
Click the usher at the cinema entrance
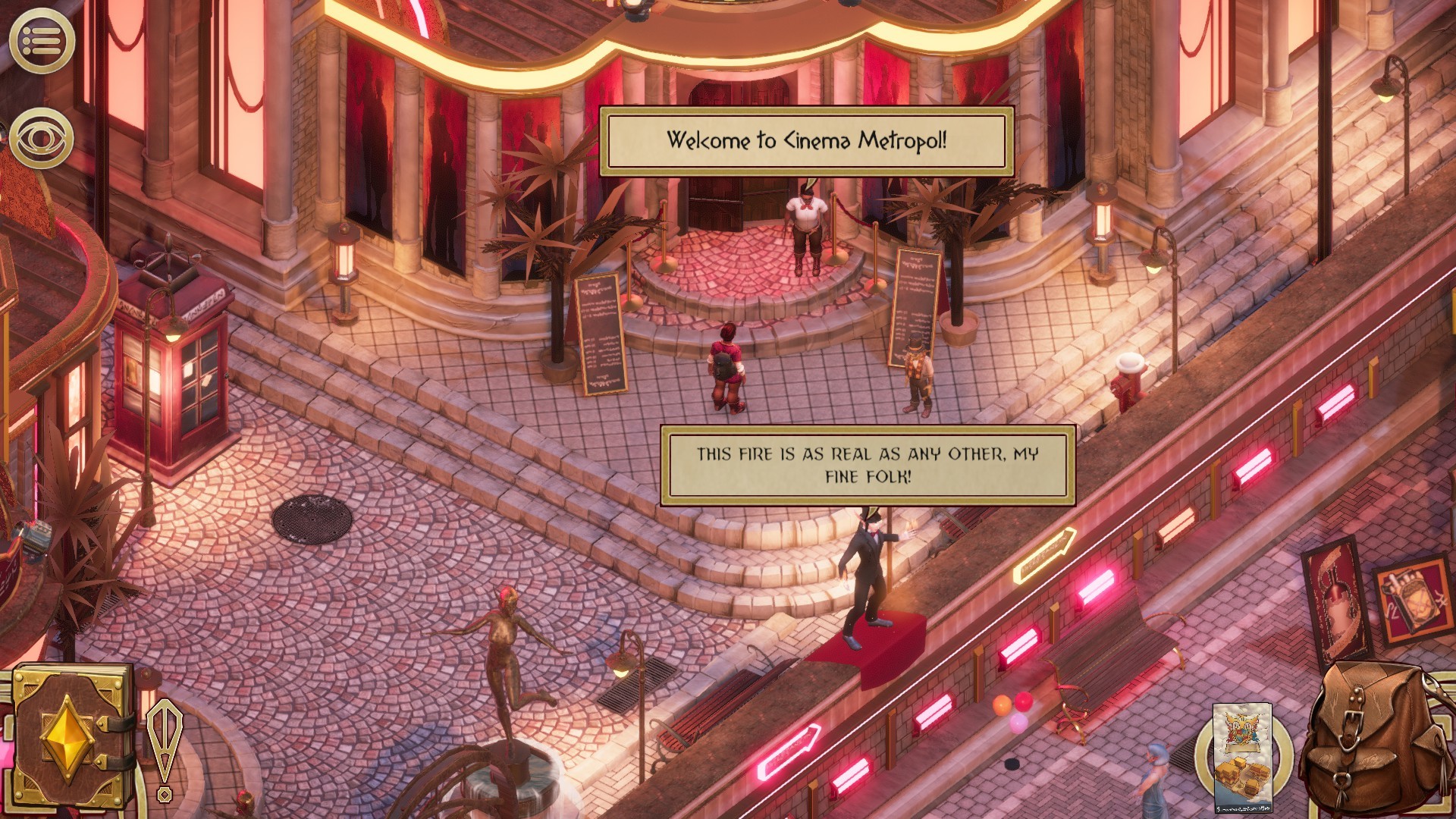805,227
